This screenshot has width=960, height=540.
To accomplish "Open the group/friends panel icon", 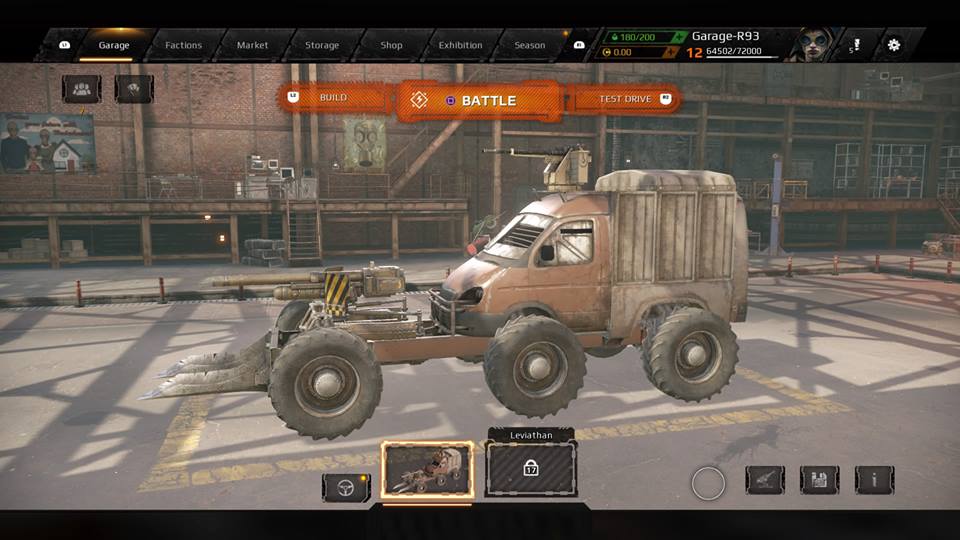I will click(81, 89).
